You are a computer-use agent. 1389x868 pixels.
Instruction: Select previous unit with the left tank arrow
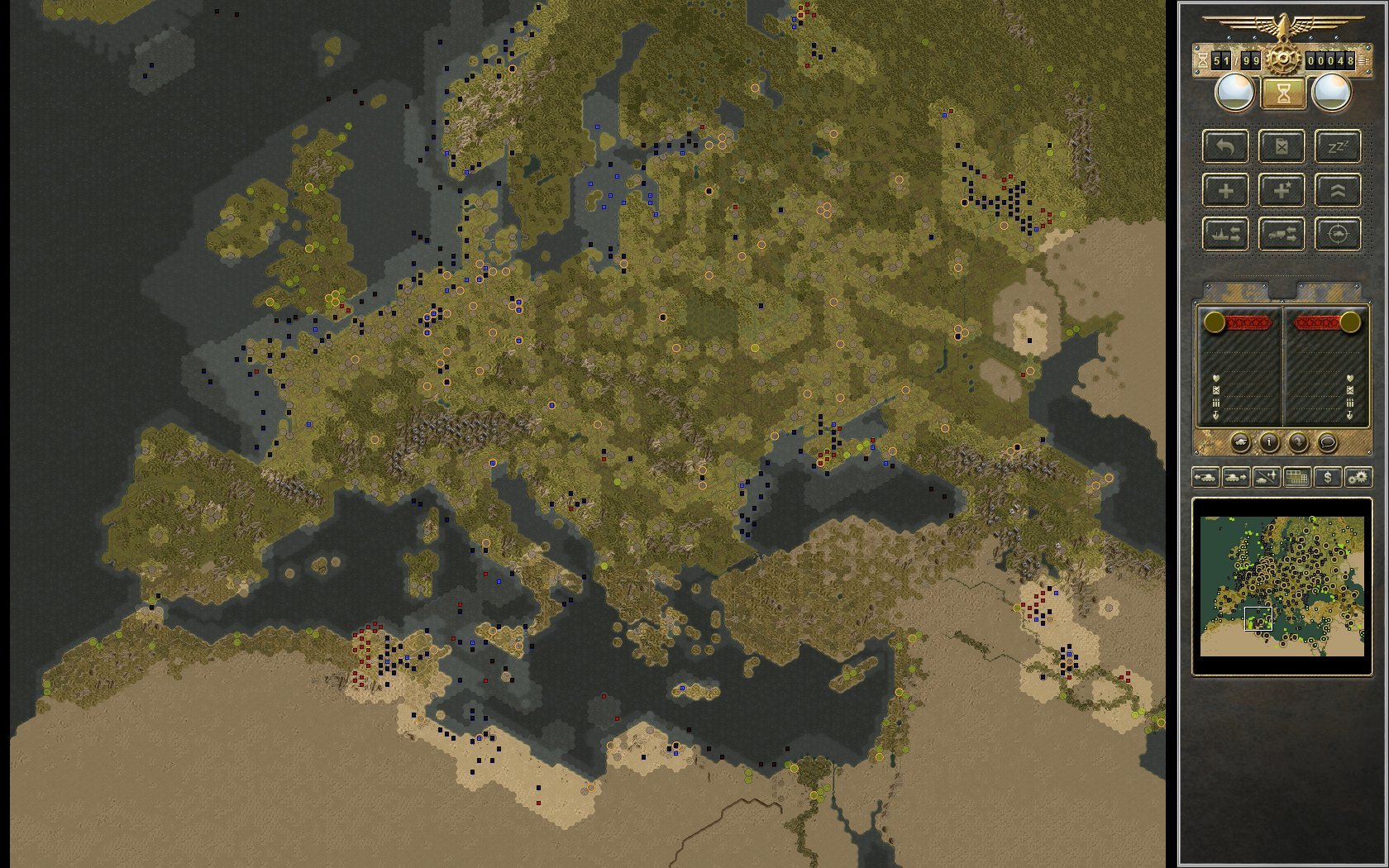point(1206,477)
